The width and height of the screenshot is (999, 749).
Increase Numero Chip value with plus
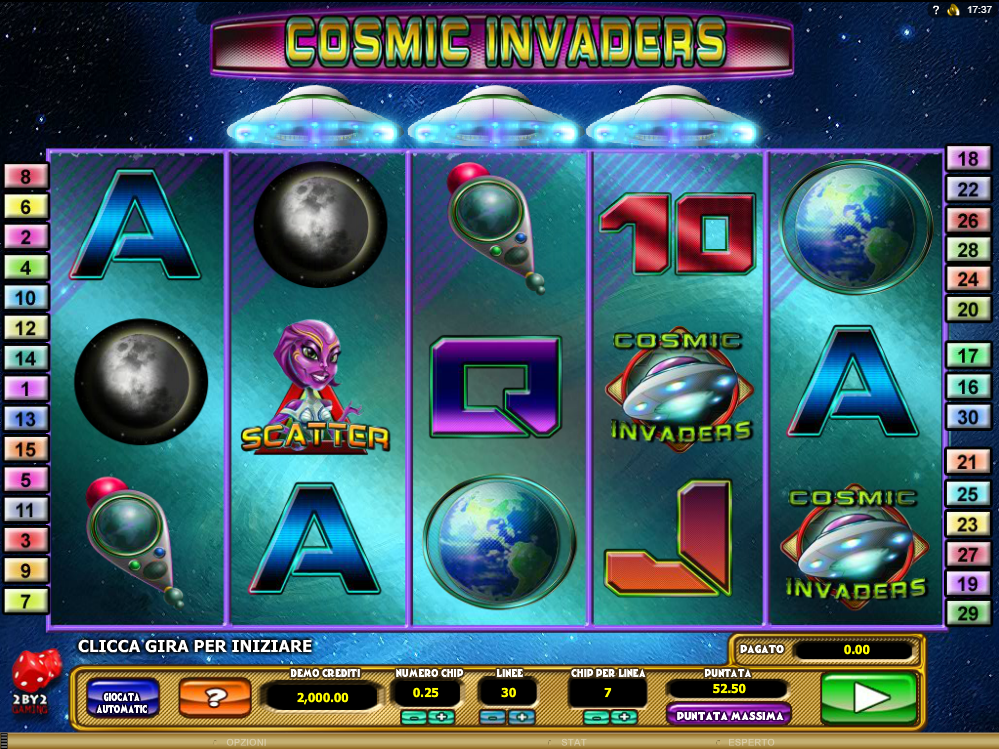coord(443,717)
